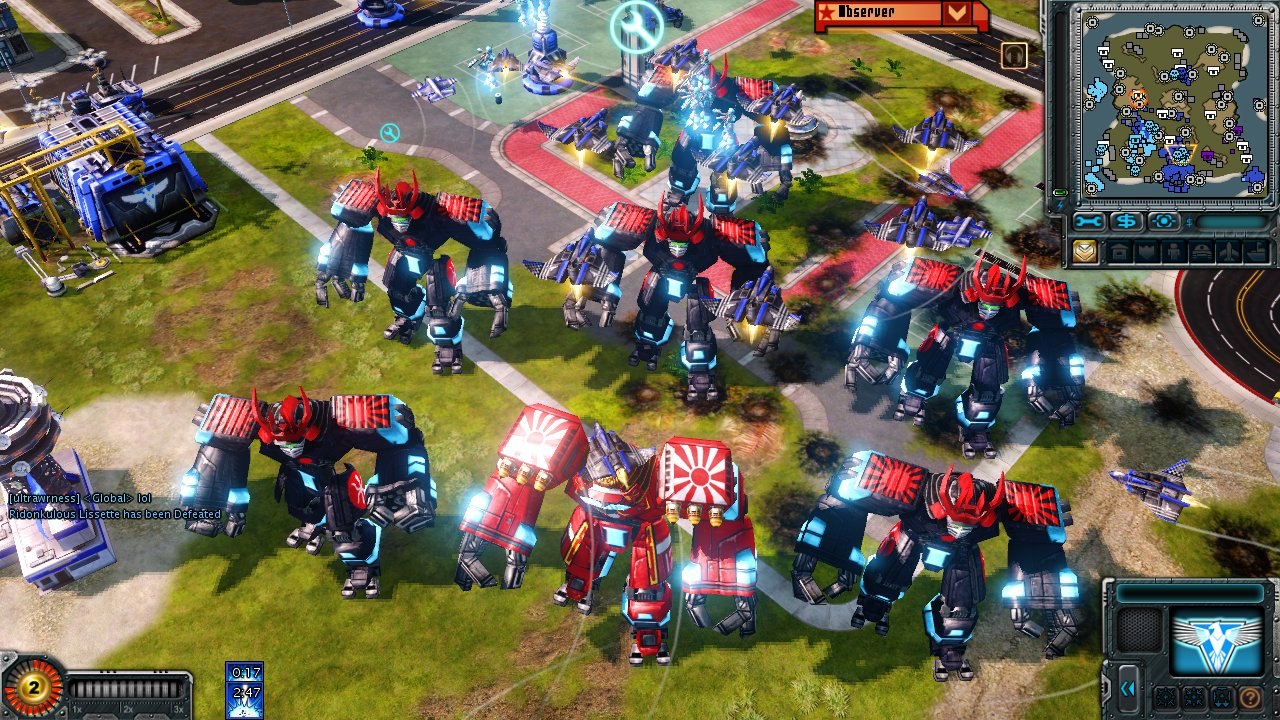1280x720 pixels.
Task: Select the Allied eagle emblem portrait
Action: (x=1218, y=640)
